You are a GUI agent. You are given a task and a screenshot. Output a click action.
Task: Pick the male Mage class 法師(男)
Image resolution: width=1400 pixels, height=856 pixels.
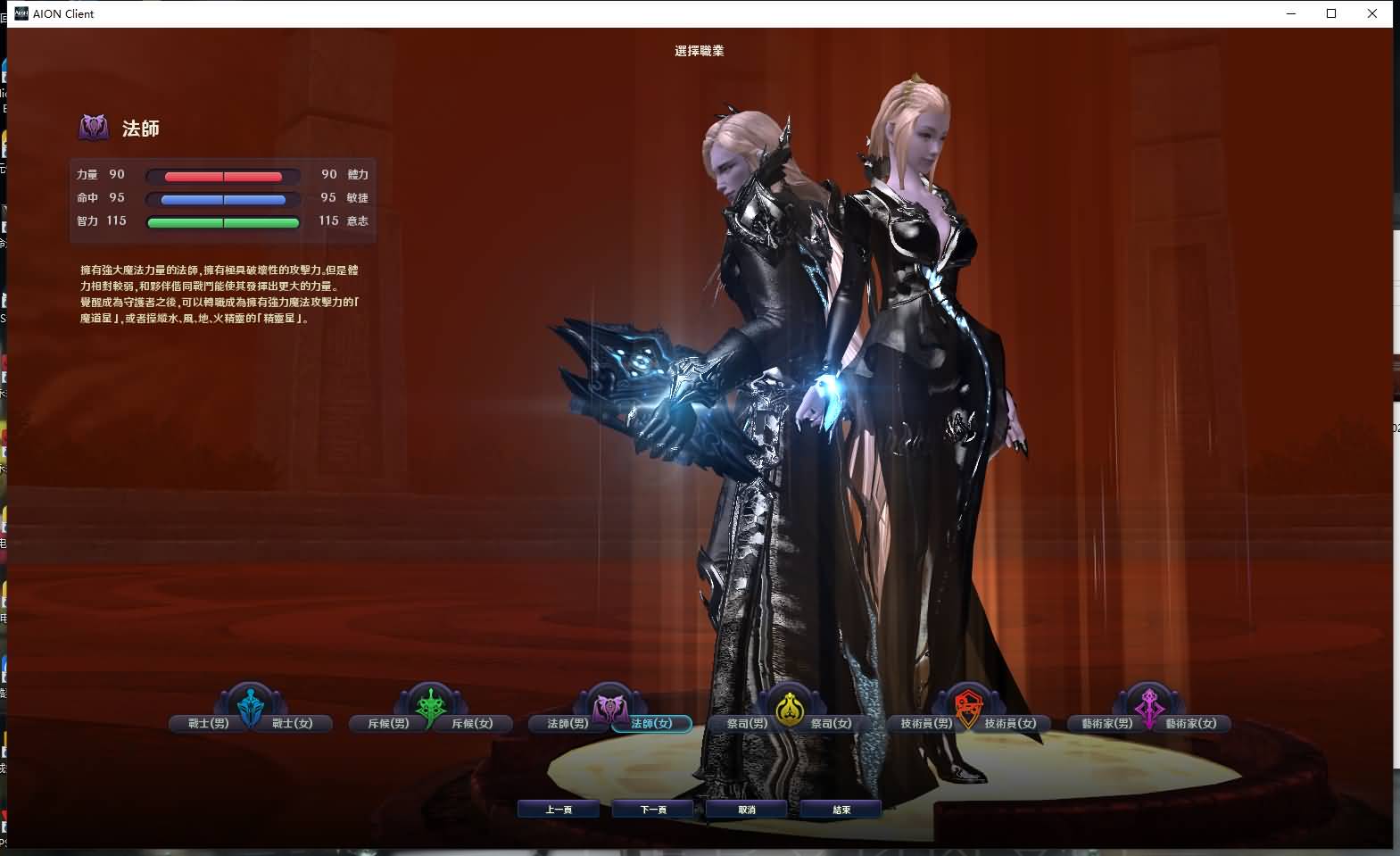click(567, 723)
